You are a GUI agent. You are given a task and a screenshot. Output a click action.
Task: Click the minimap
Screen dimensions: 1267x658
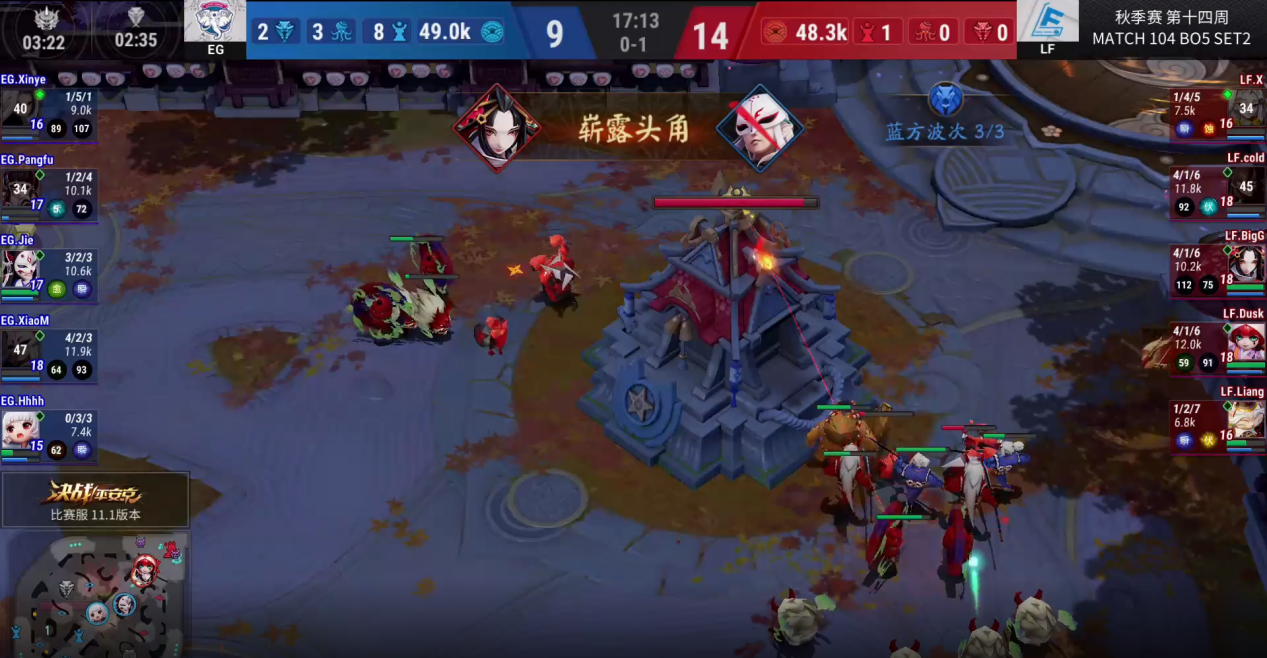tap(96, 594)
